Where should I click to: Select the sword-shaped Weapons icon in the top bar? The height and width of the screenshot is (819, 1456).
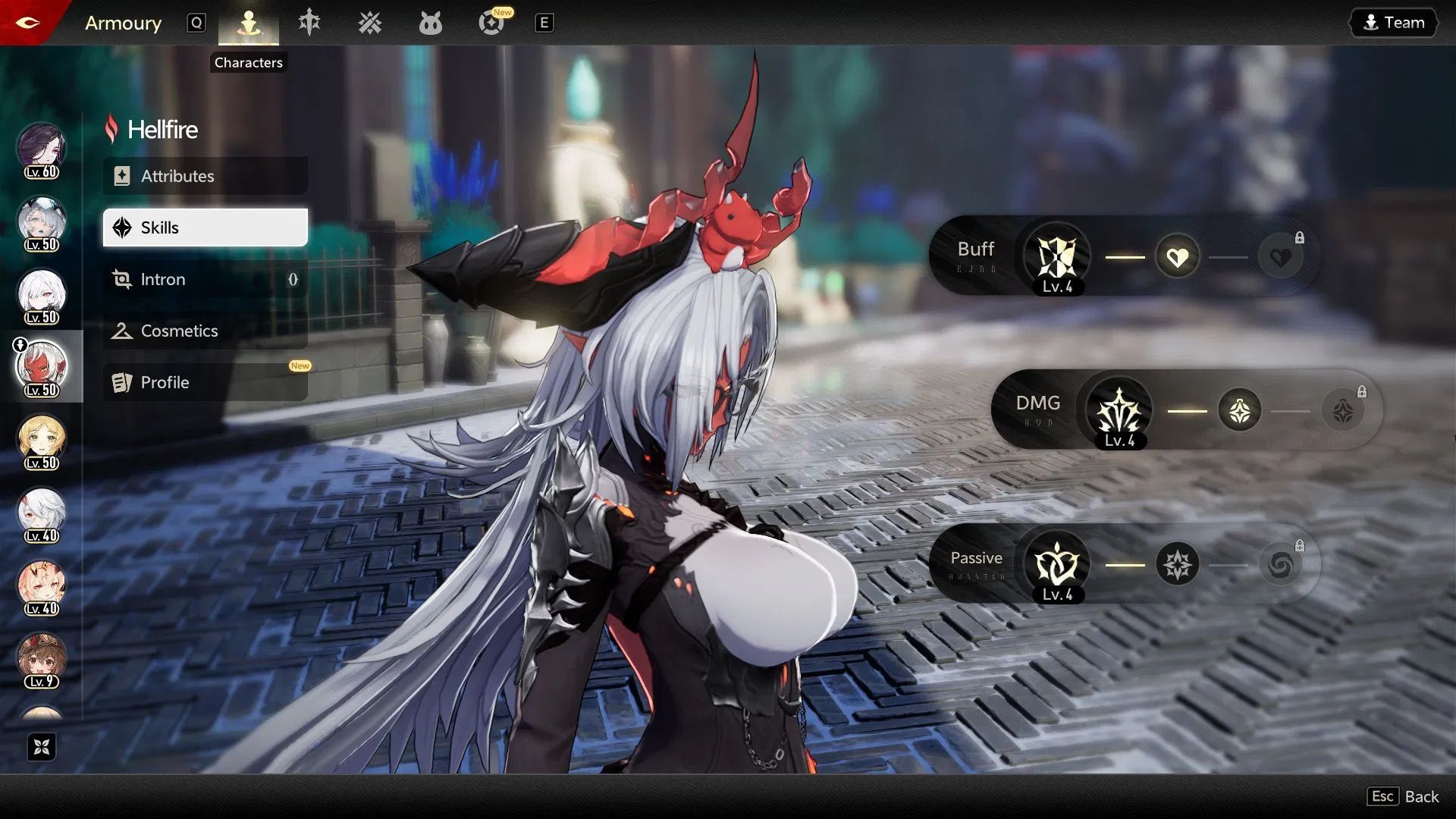pos(309,23)
